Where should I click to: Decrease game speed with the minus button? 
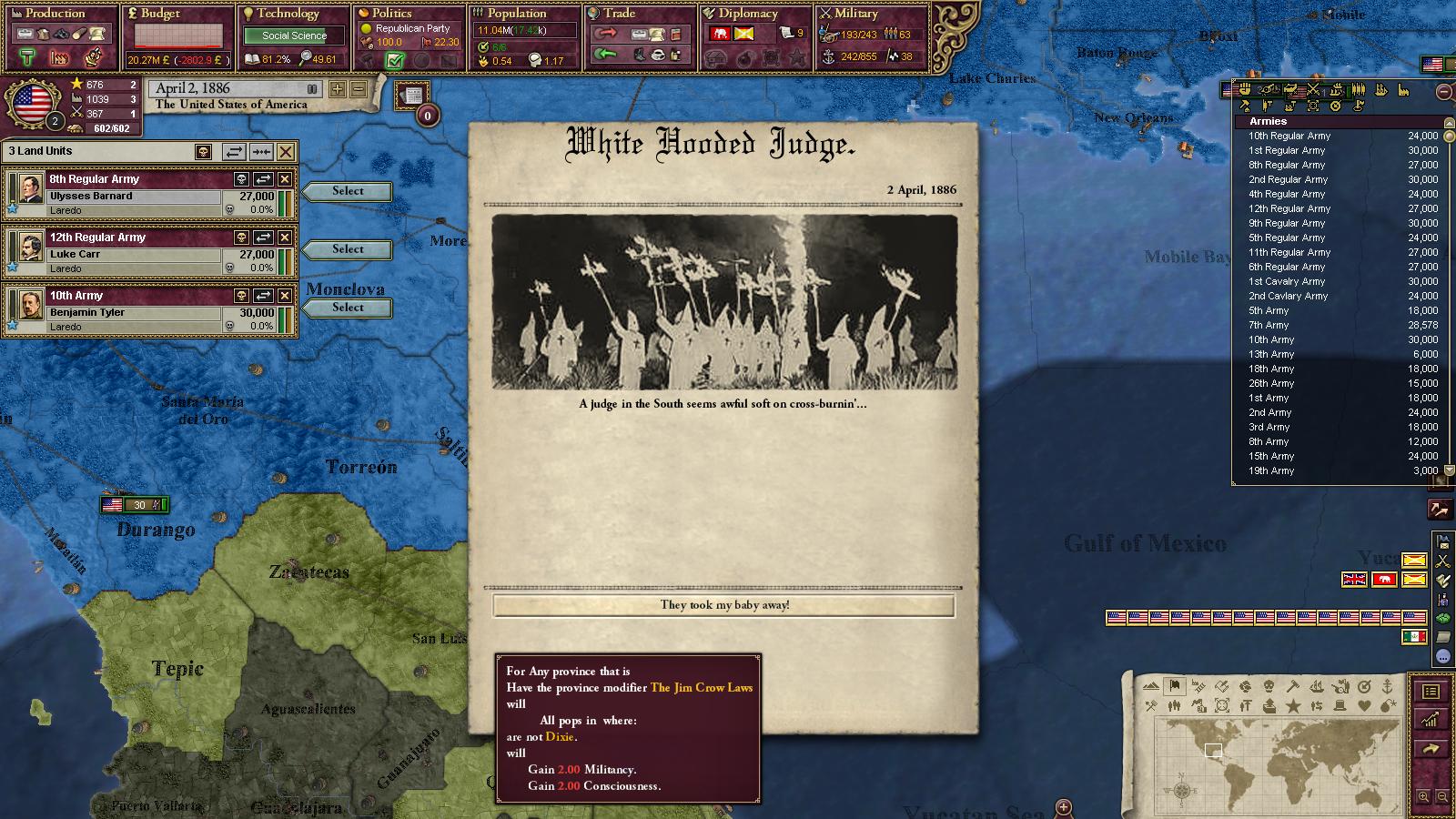click(359, 89)
